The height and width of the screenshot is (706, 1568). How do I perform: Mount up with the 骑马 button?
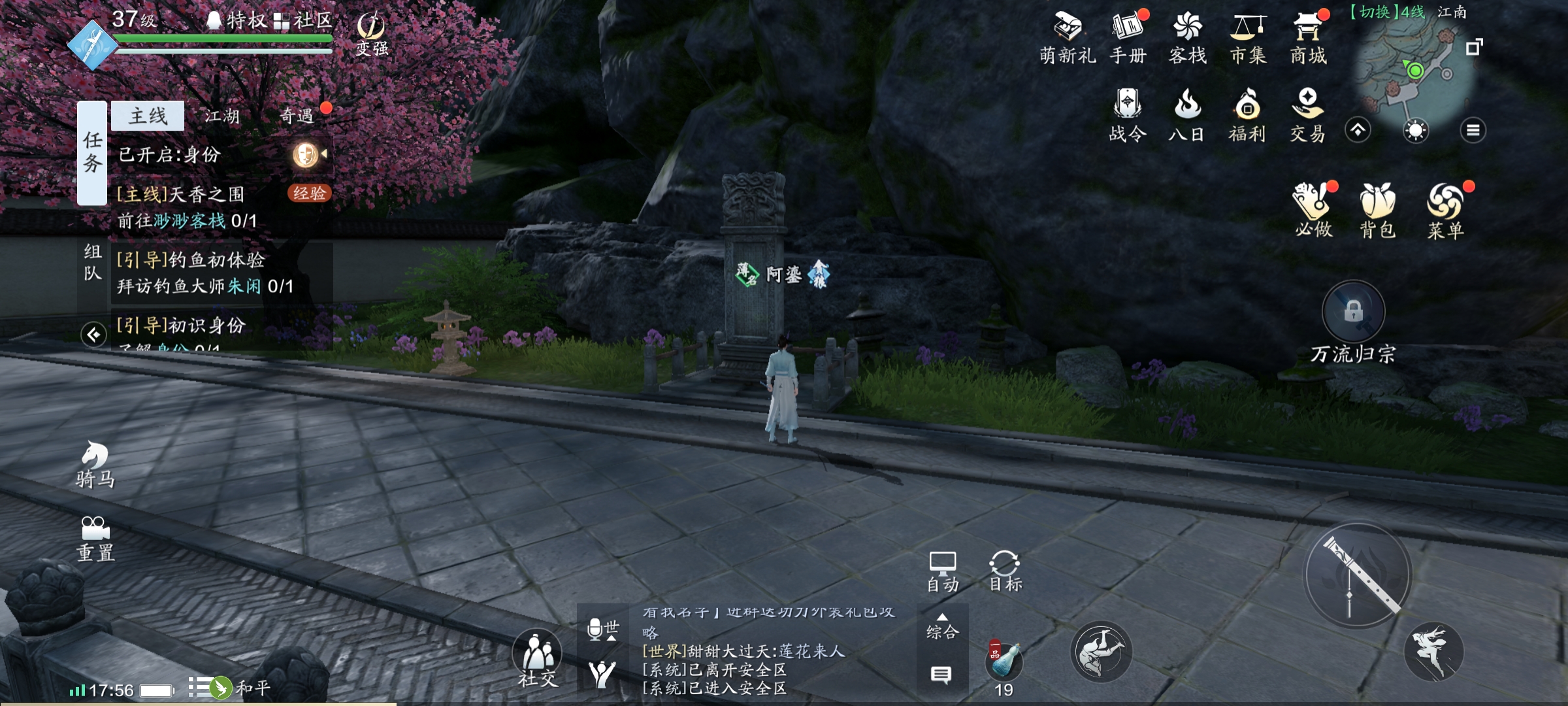[x=95, y=464]
